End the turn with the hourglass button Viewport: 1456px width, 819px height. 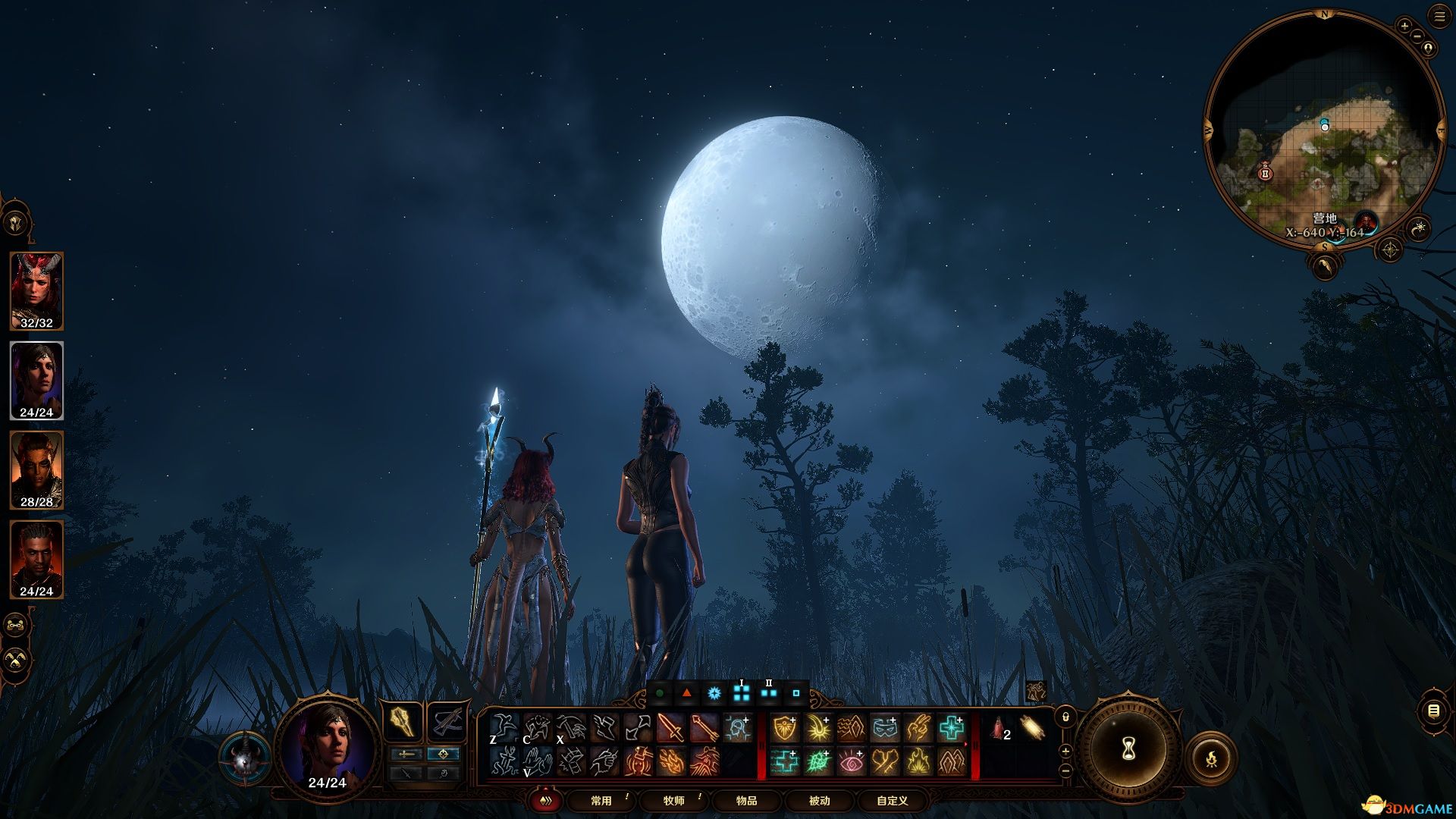coord(1128,749)
